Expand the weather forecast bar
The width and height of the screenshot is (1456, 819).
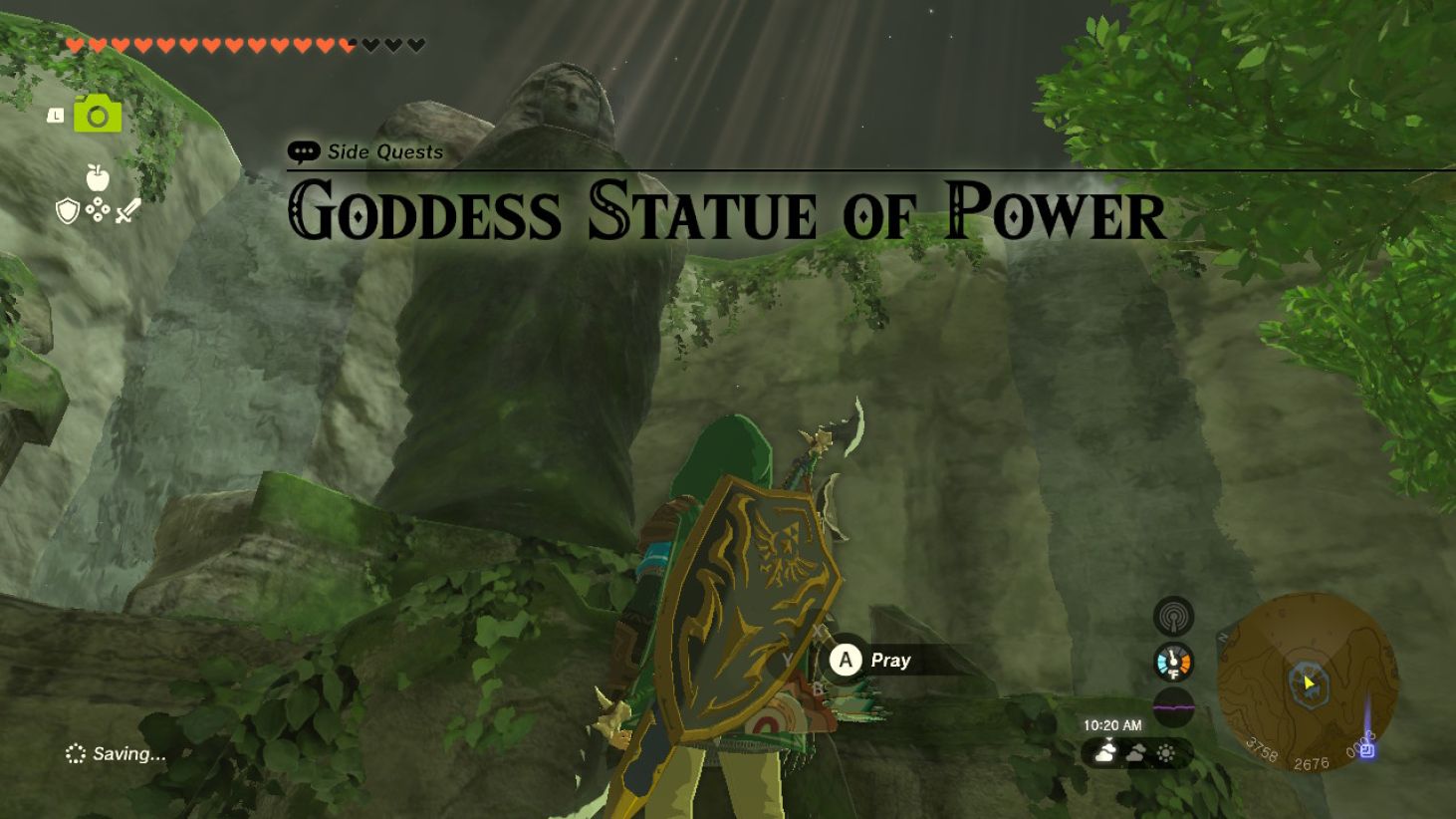pyautogui.click(x=1135, y=752)
